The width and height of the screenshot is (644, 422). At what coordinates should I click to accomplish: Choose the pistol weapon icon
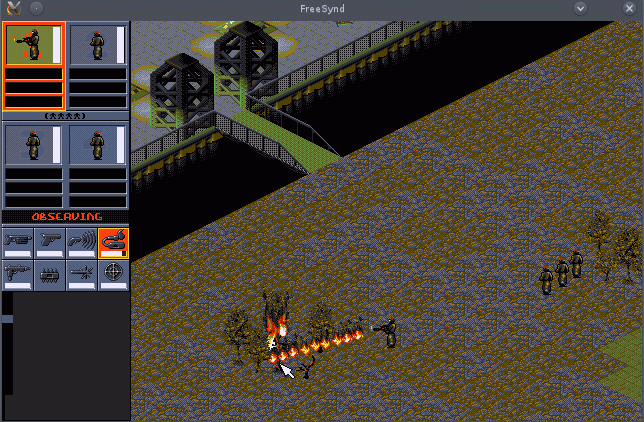click(50, 243)
